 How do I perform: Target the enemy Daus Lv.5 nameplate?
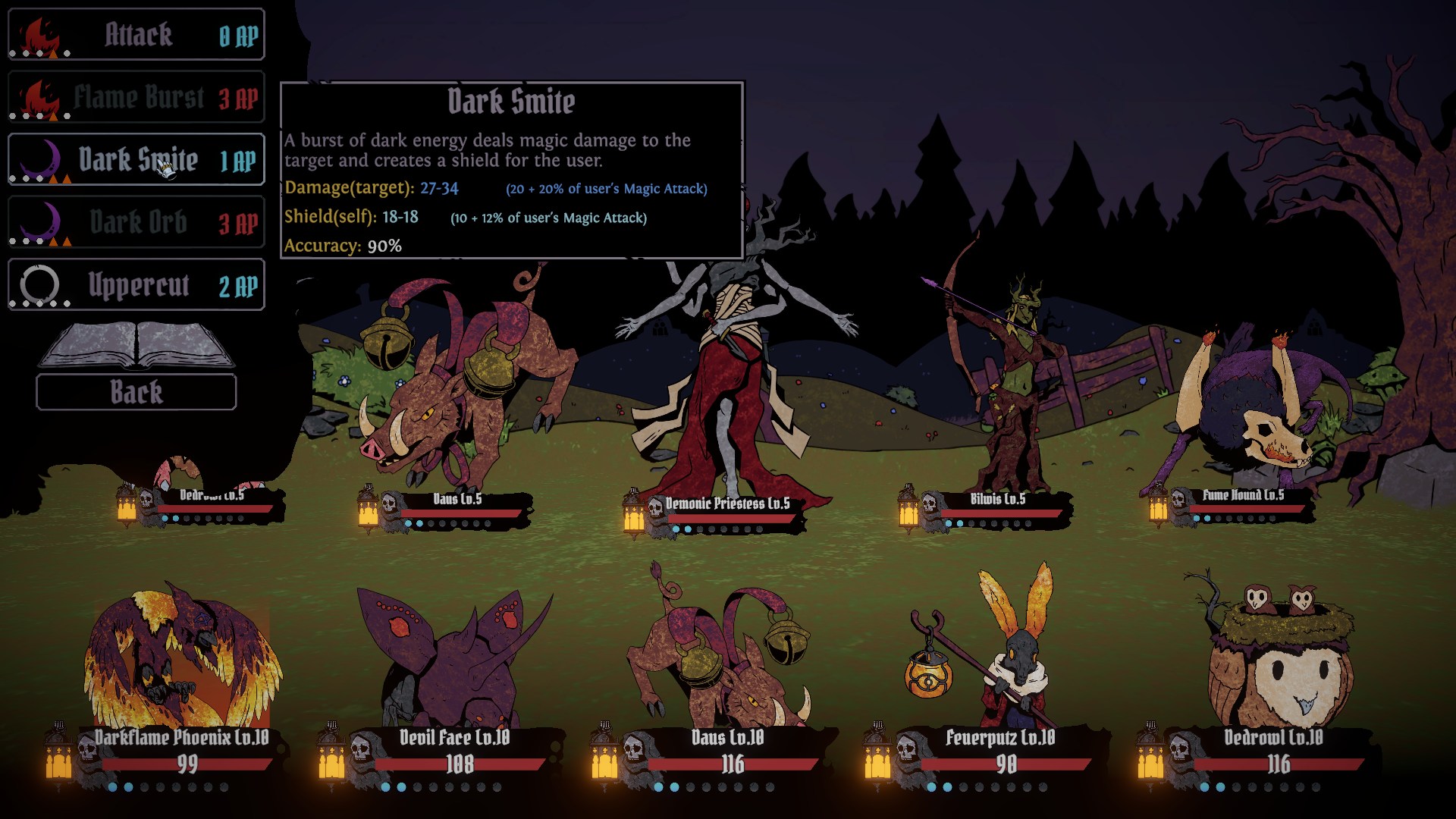pos(457,500)
